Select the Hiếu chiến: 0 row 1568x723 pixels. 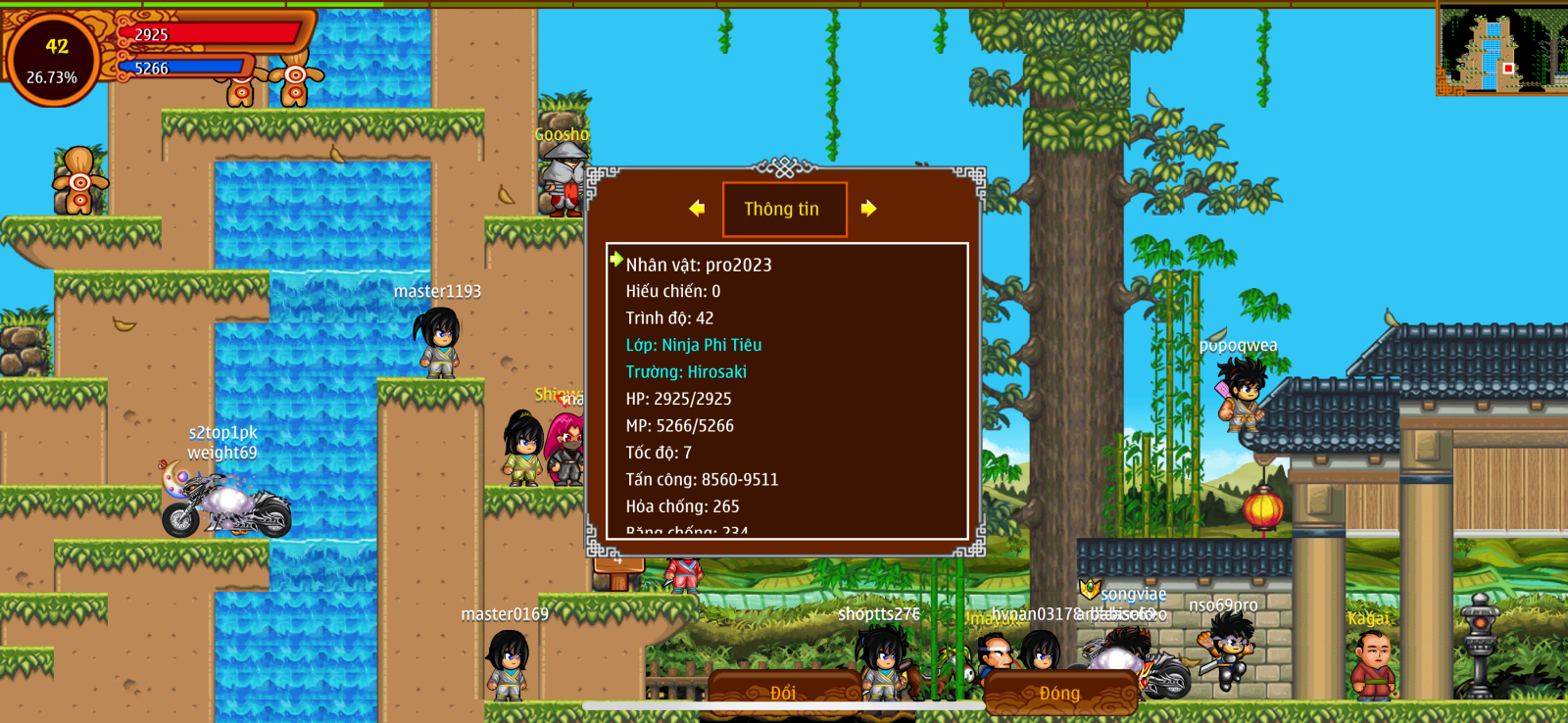coord(673,291)
